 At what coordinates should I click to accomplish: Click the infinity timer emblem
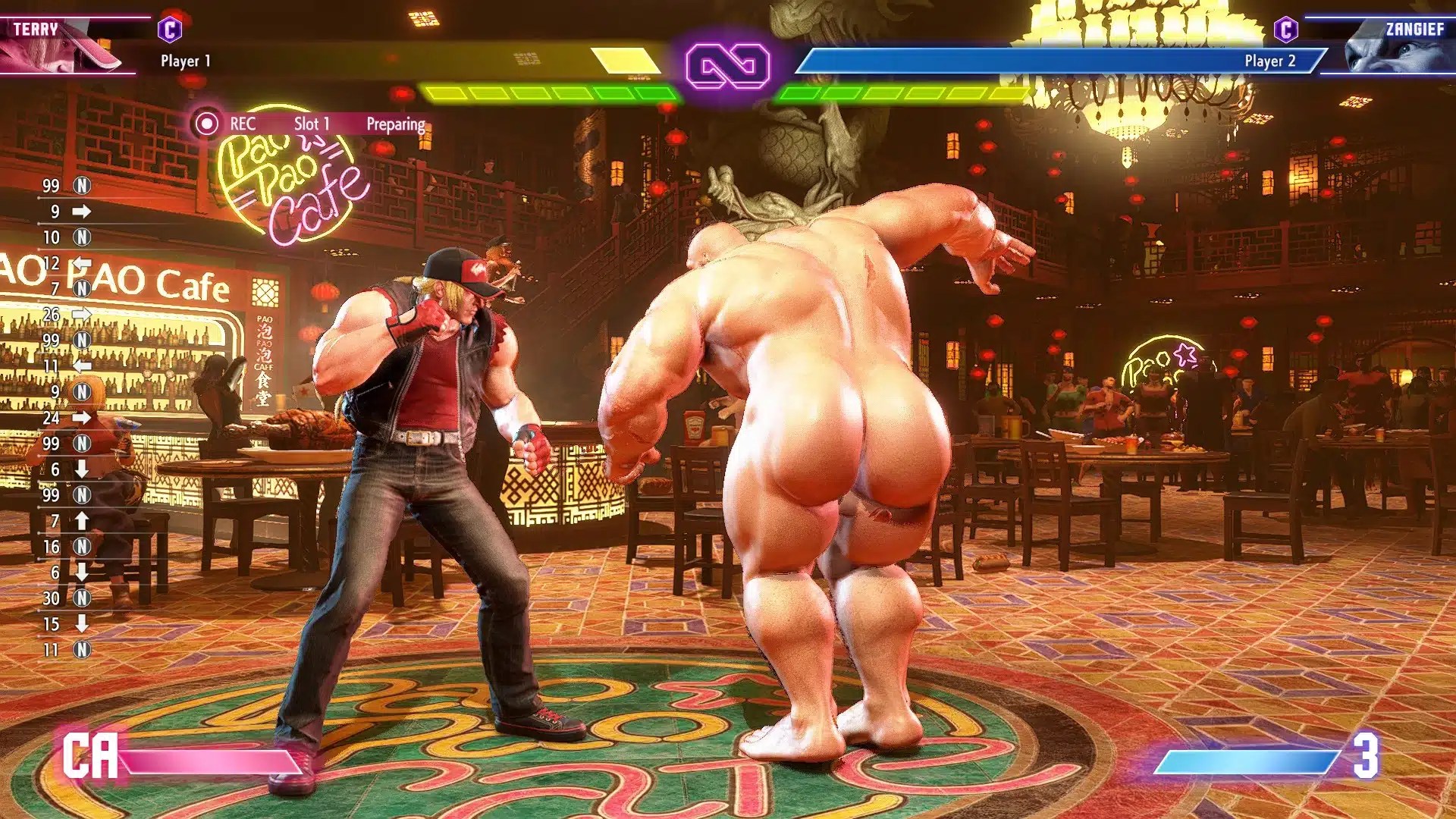[x=727, y=66]
